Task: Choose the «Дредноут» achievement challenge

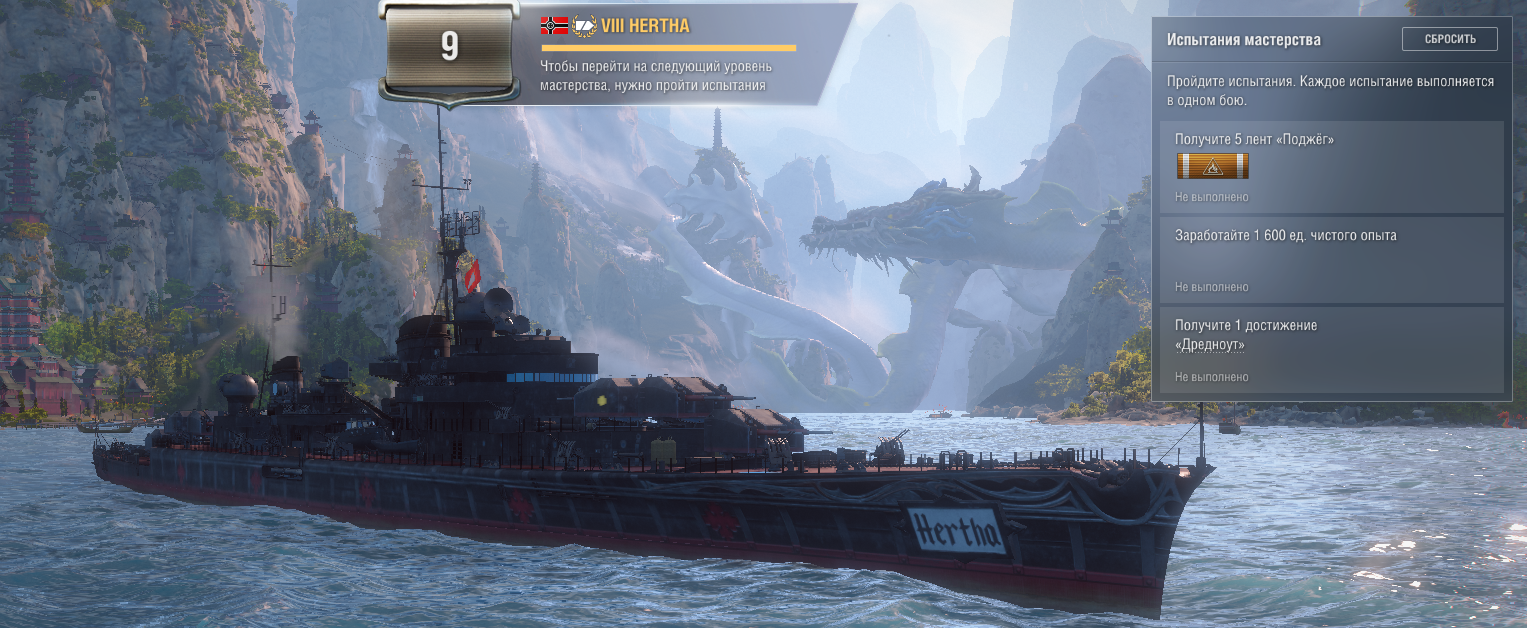Action: [1331, 349]
